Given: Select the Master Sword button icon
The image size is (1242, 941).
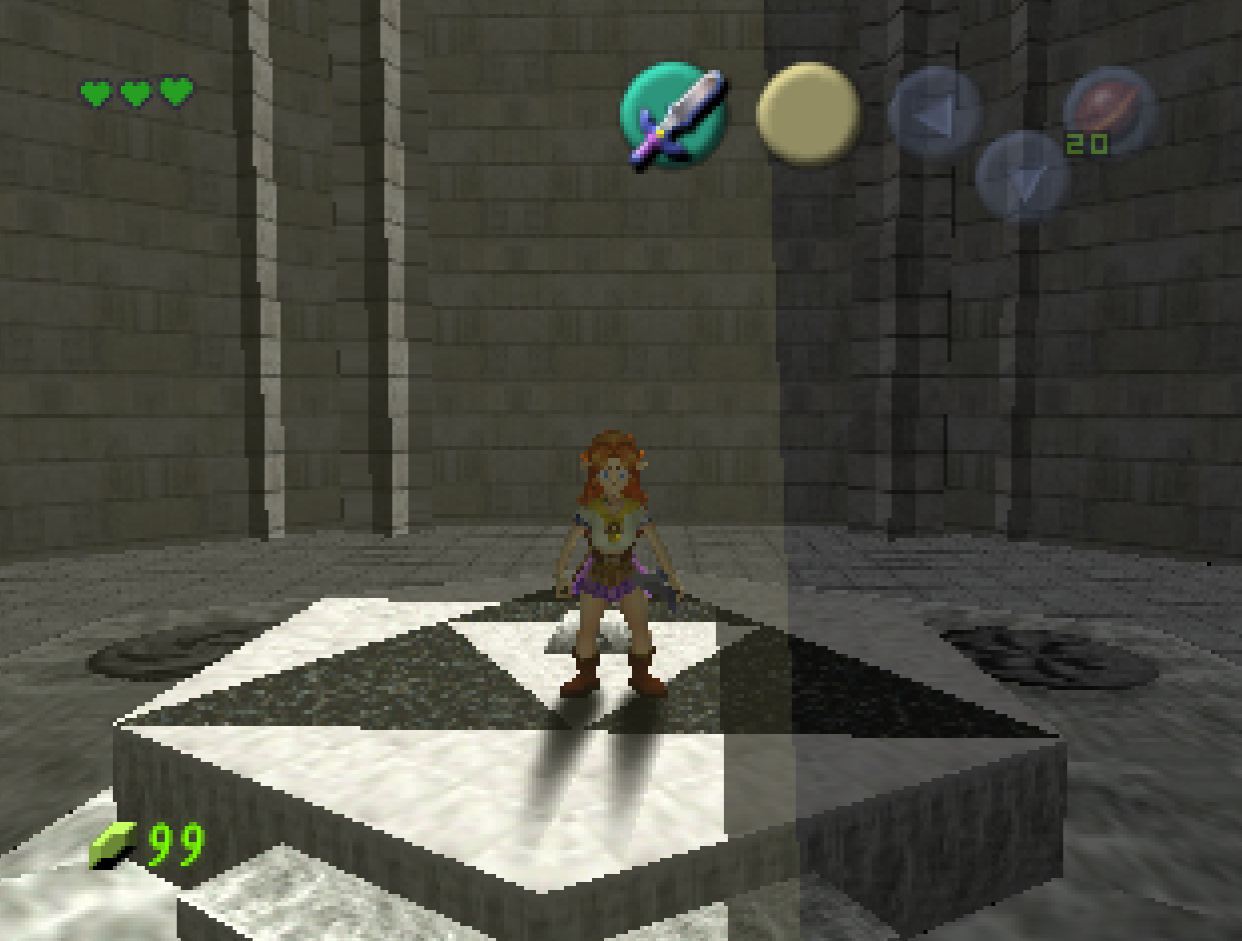Looking at the screenshot, I should click(672, 116).
